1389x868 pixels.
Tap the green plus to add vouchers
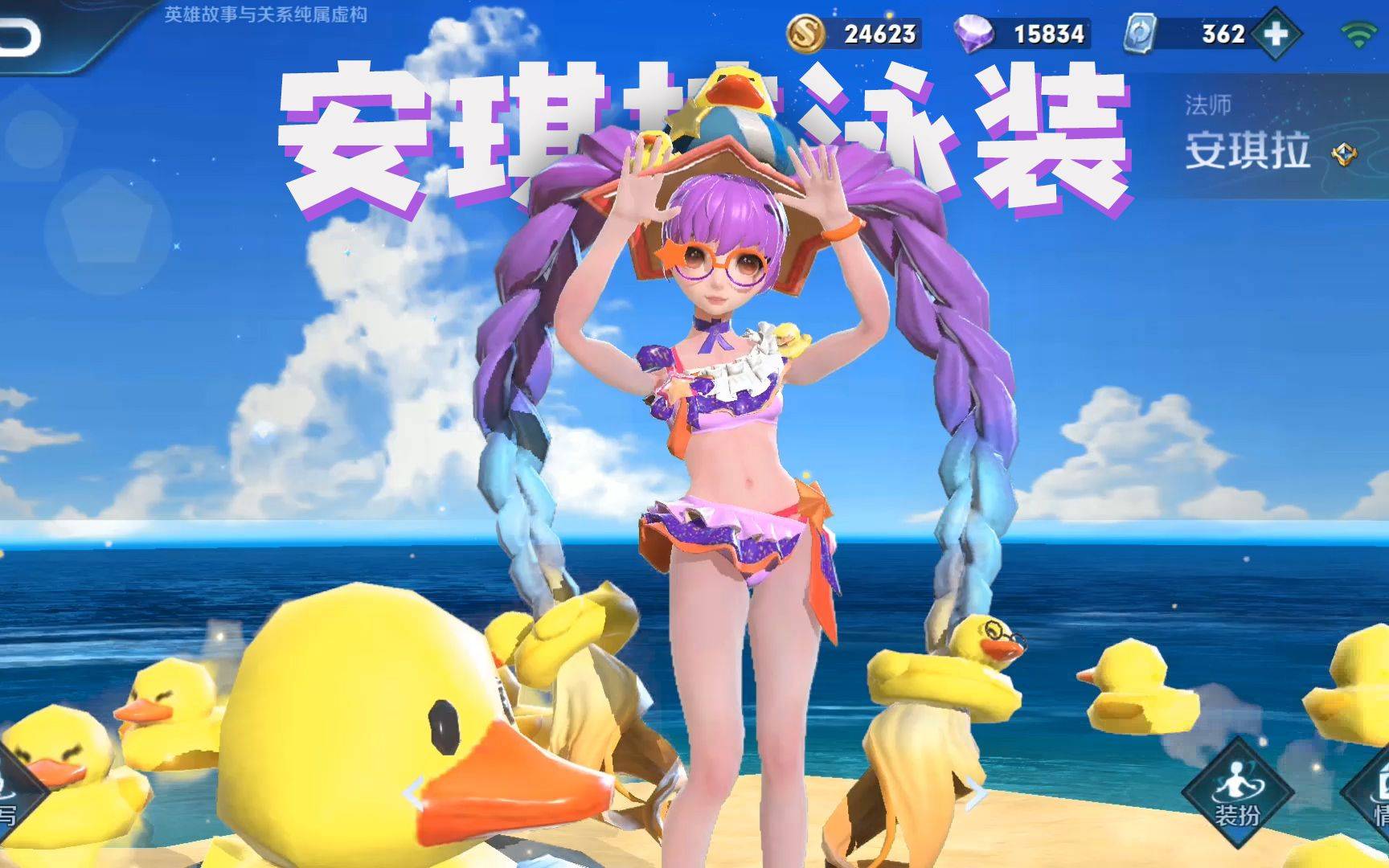point(1275,35)
